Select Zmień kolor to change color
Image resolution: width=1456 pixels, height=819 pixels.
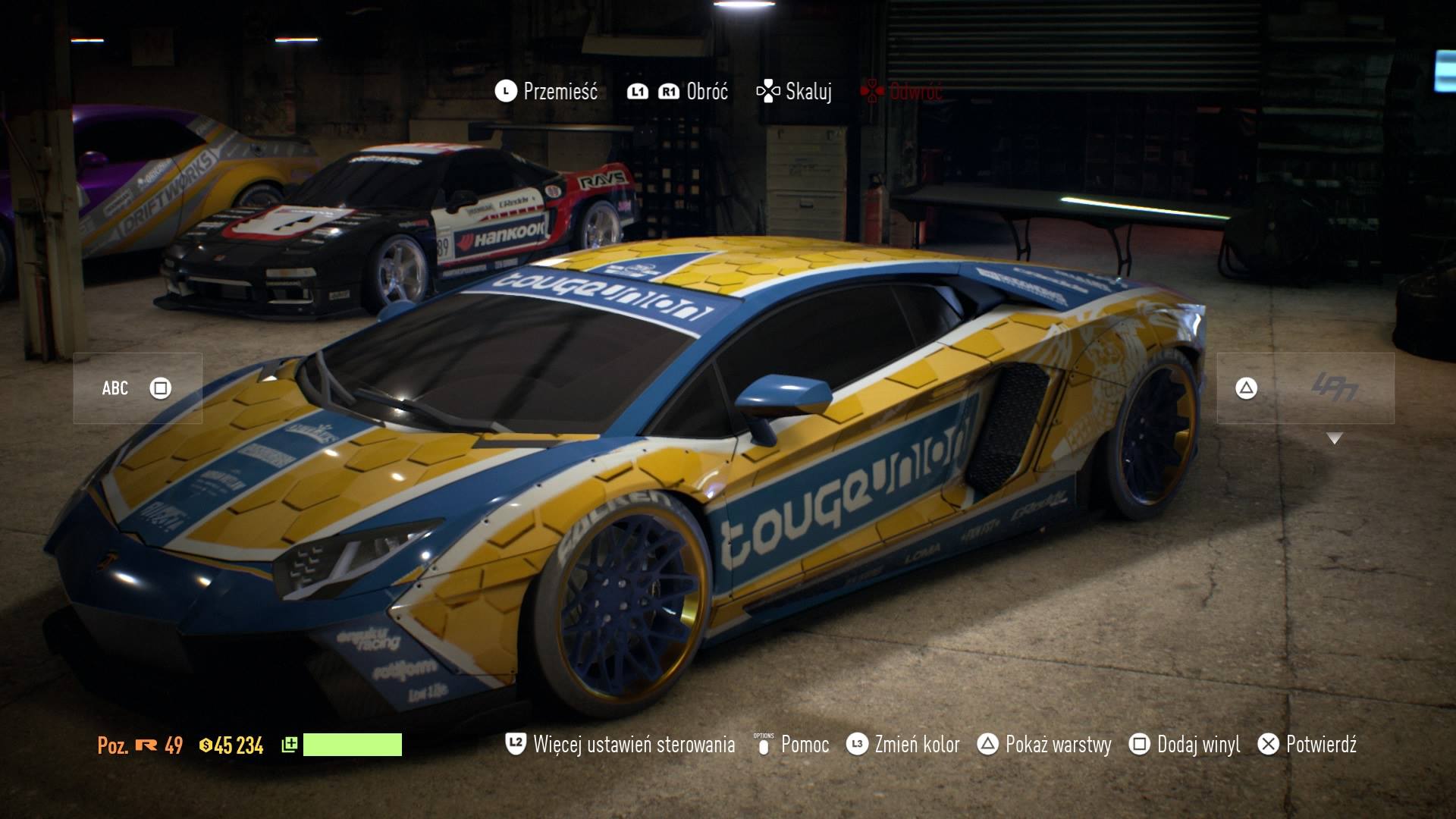903,745
